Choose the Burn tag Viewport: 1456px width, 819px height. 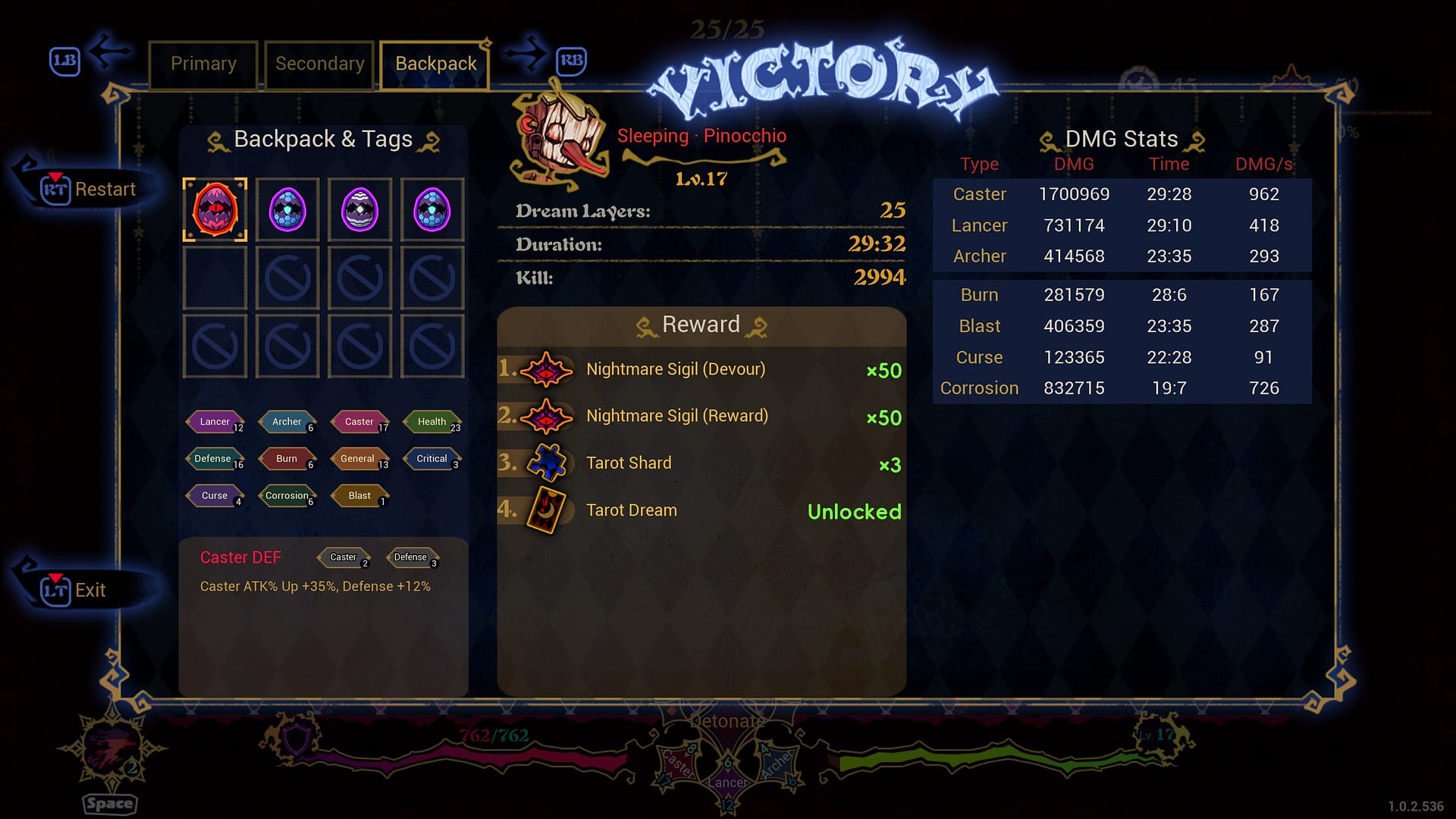coord(287,459)
